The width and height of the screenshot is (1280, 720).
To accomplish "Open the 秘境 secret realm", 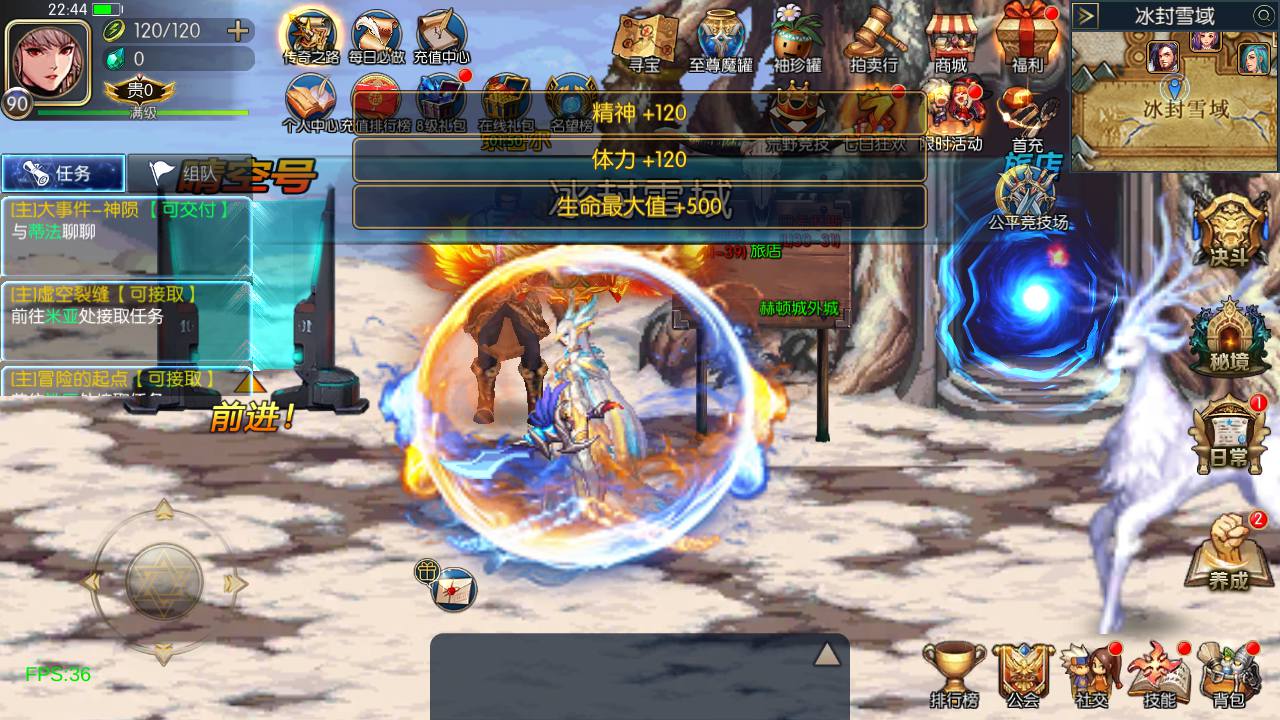I will tap(1228, 340).
